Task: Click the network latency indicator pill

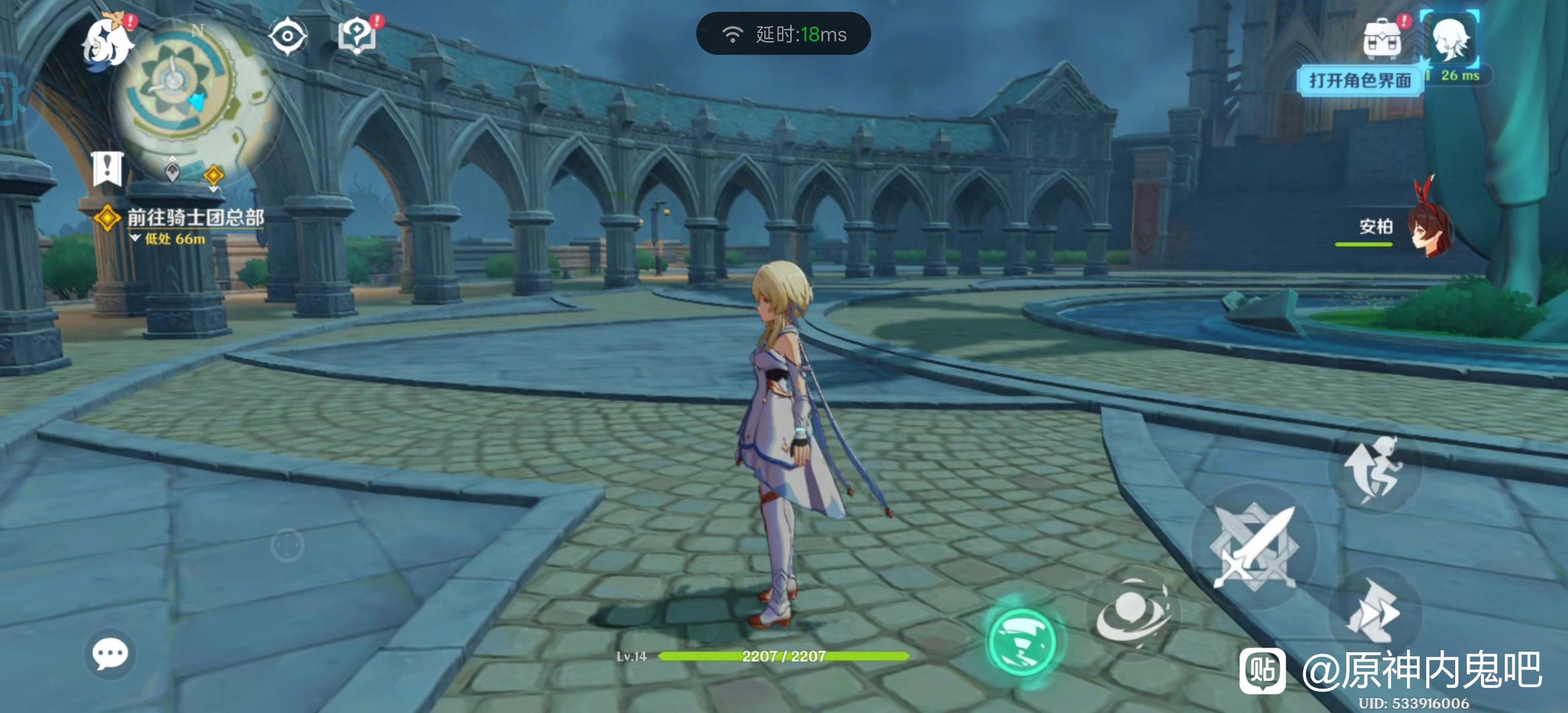Action: (783, 34)
